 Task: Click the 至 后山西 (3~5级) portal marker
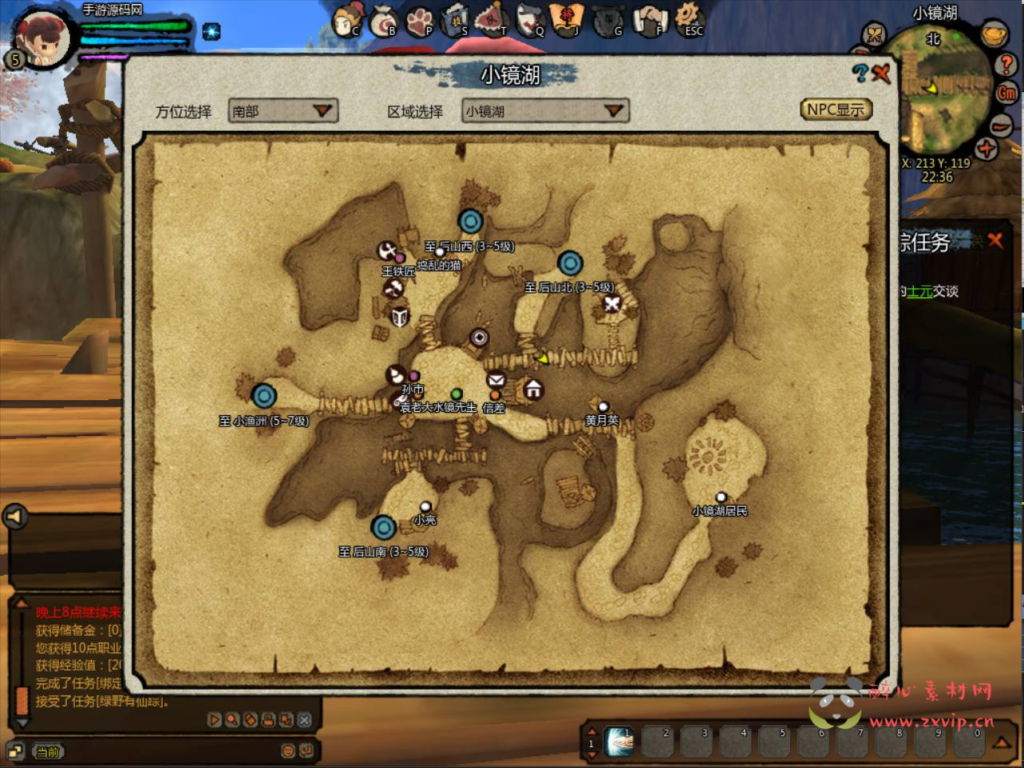[471, 221]
